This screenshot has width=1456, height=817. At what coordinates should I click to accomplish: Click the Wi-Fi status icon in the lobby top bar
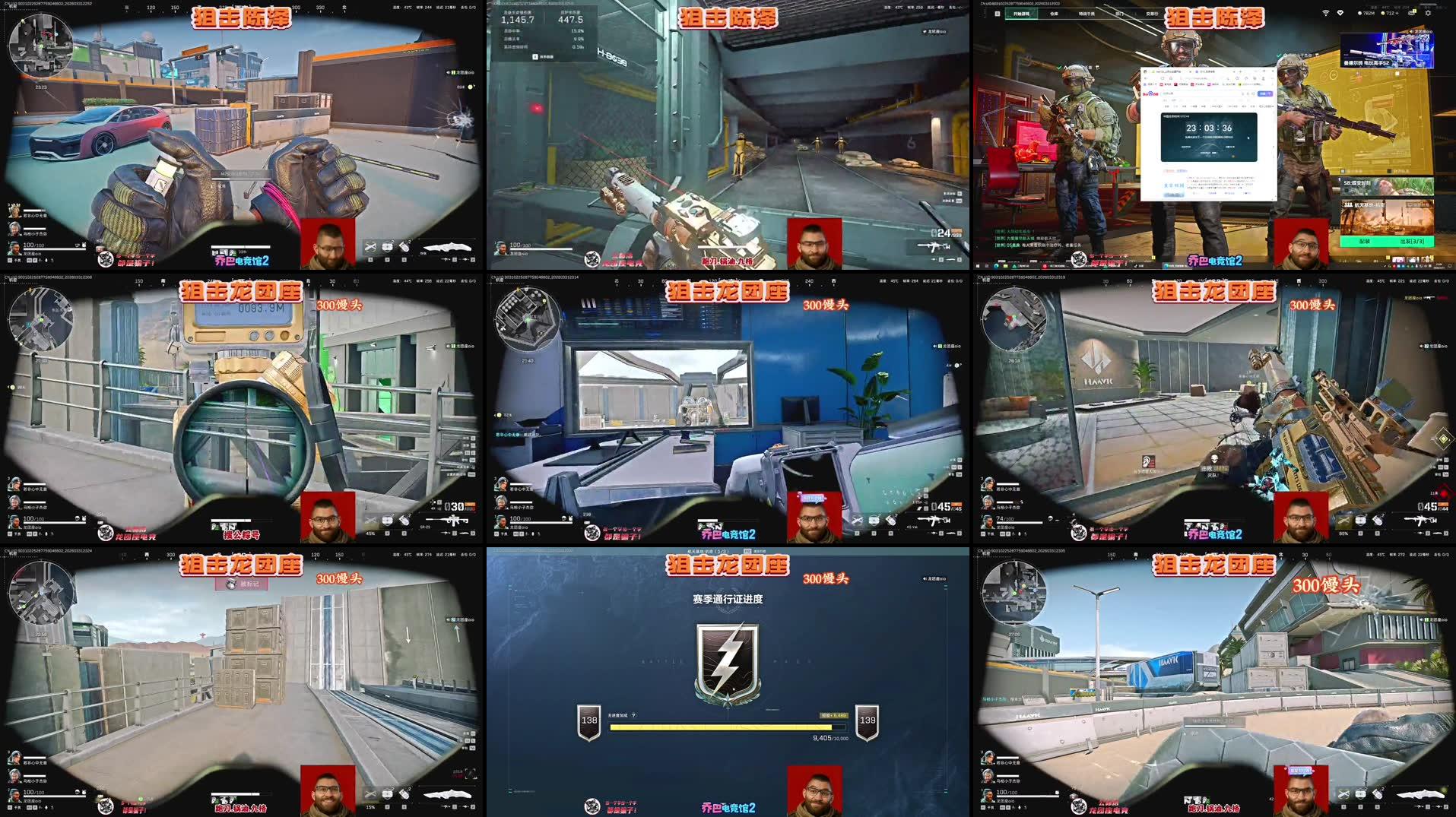click(x=1326, y=12)
